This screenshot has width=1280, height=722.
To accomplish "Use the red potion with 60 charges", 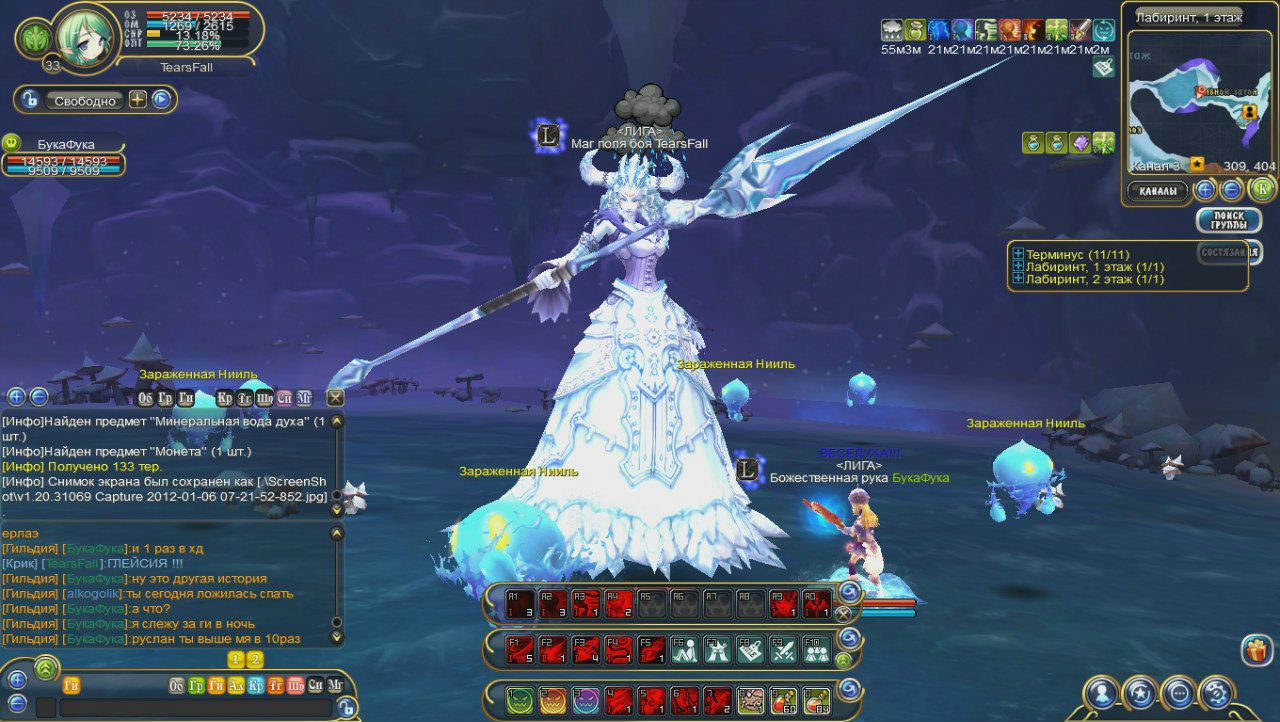I will coord(783,700).
